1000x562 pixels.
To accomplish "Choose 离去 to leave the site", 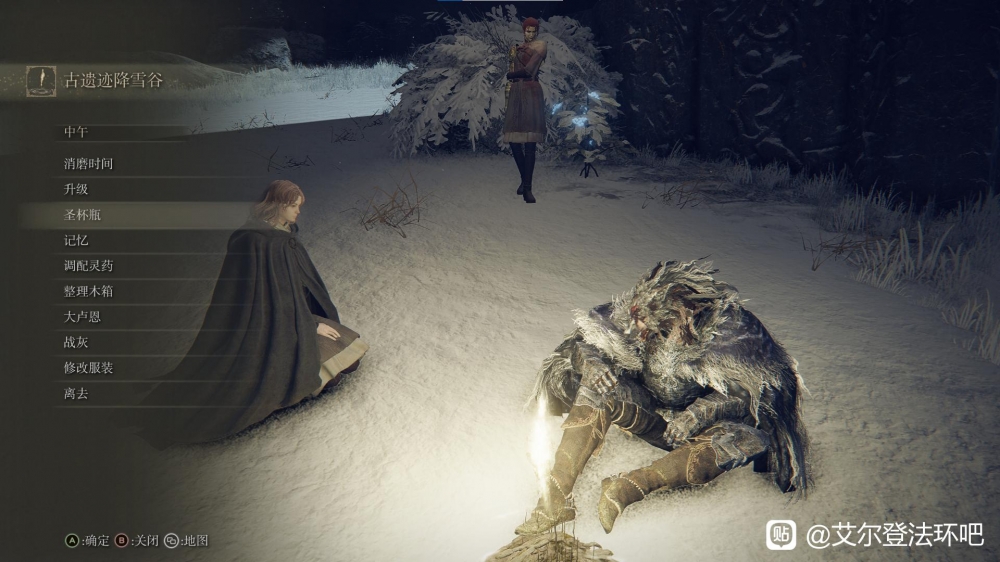I will (76, 393).
